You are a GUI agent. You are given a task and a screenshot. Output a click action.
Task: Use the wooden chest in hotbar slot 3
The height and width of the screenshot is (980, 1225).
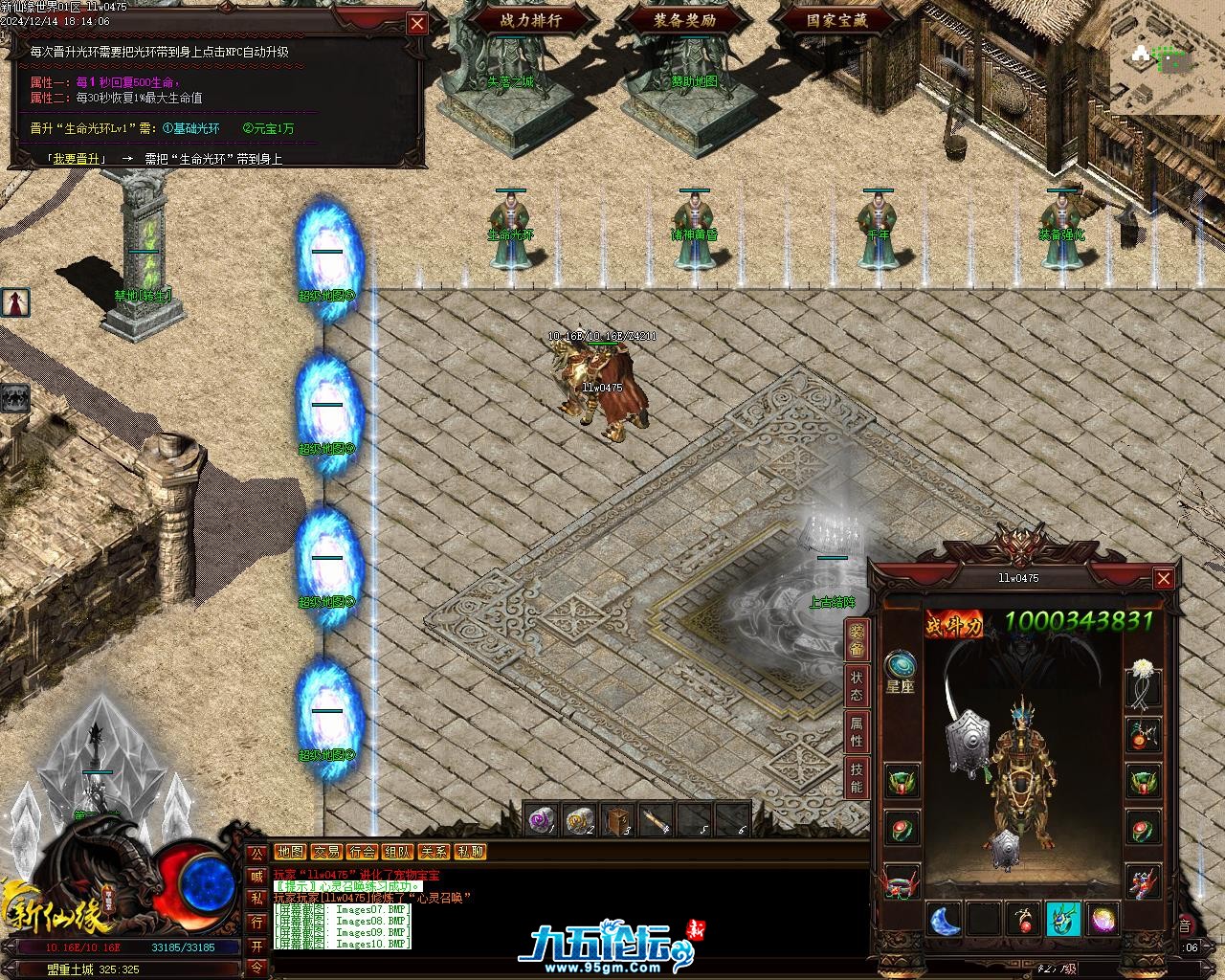point(618,820)
